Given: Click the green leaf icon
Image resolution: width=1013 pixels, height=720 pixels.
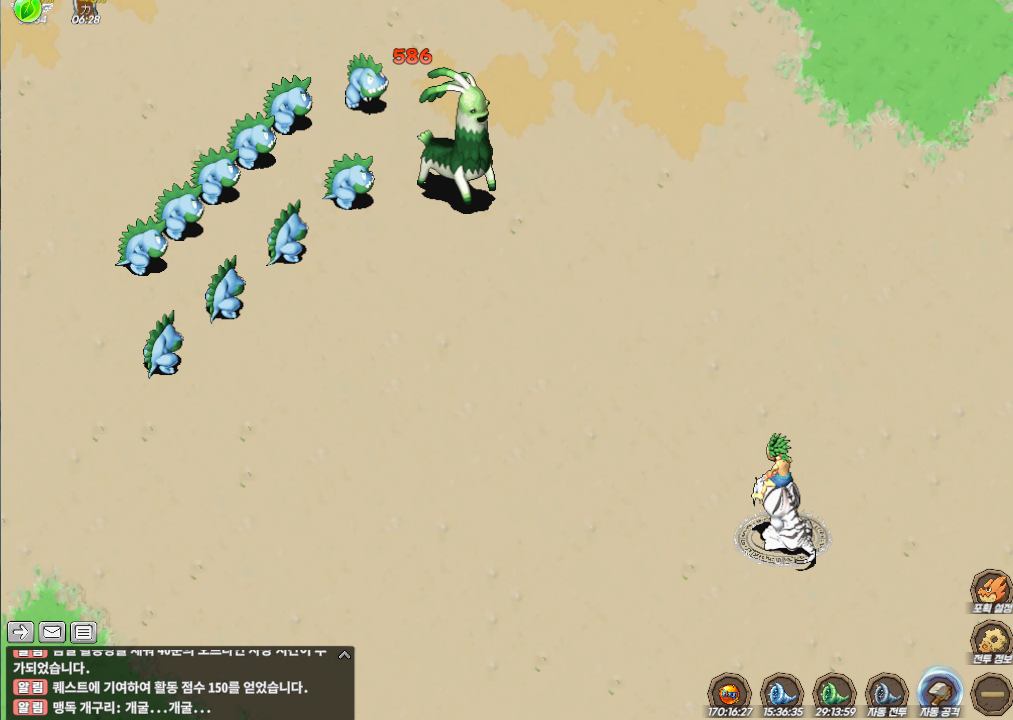Looking at the screenshot, I should 27,9.
